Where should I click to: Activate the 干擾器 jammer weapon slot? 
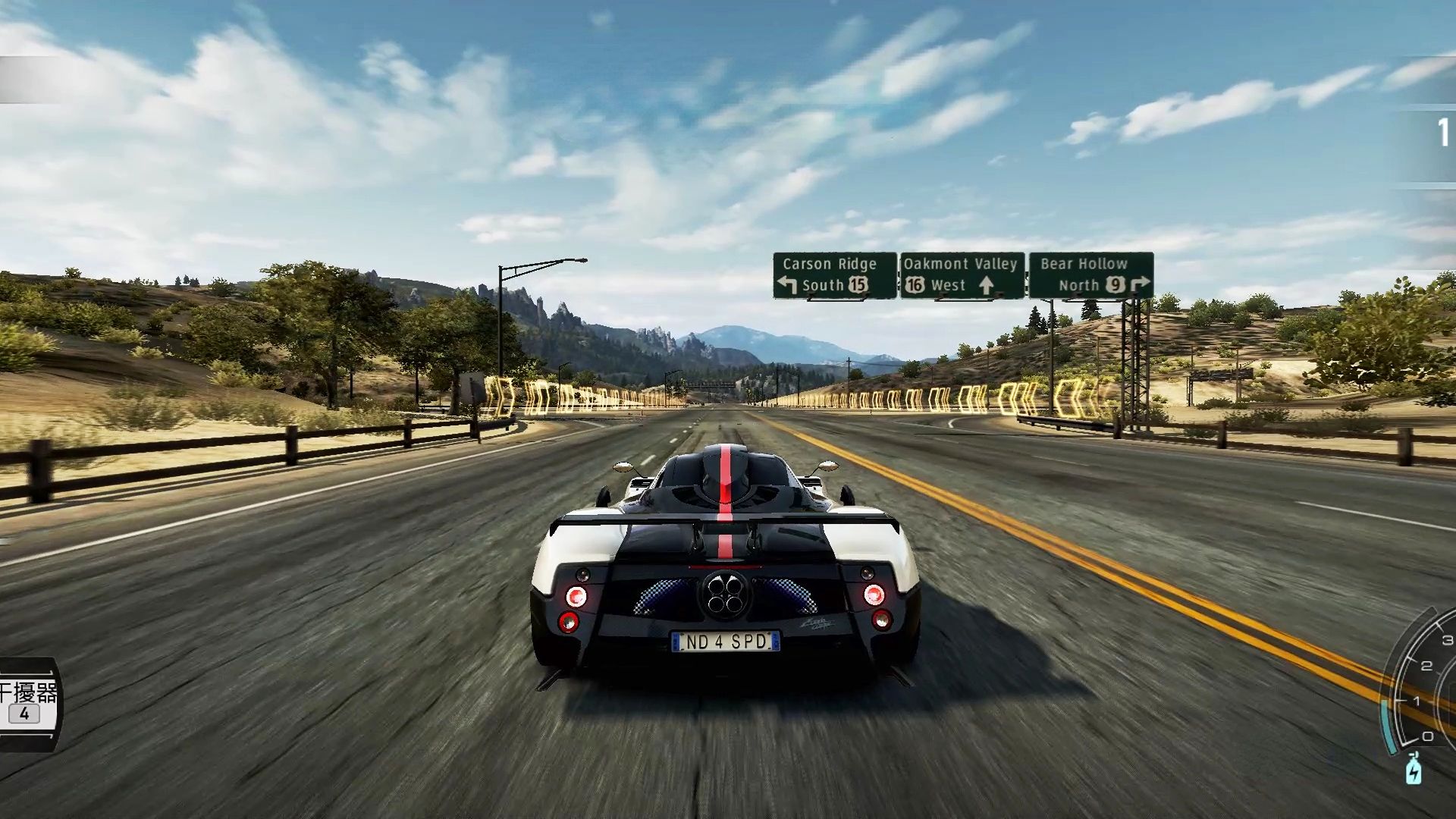point(27,702)
